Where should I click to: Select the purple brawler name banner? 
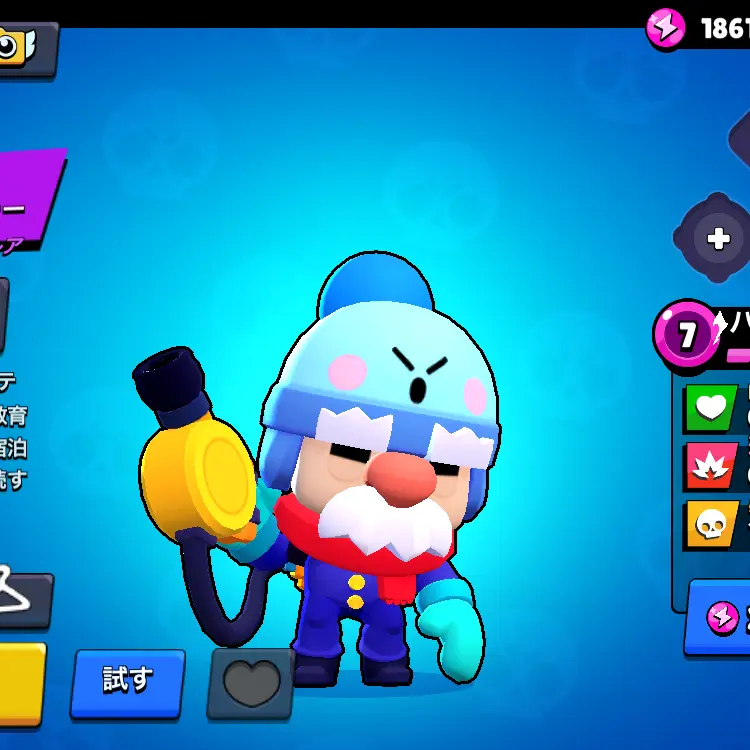30,200
